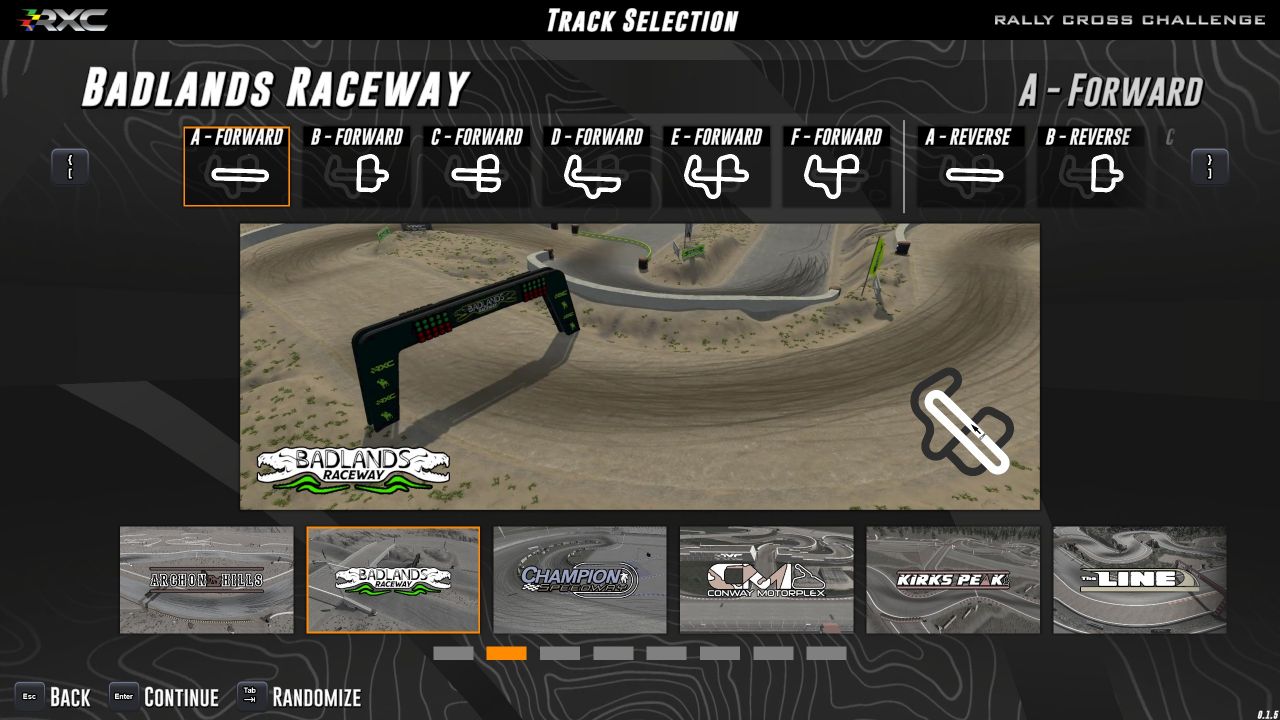Choose the E - Forward layout

pyautogui.click(x=717, y=167)
